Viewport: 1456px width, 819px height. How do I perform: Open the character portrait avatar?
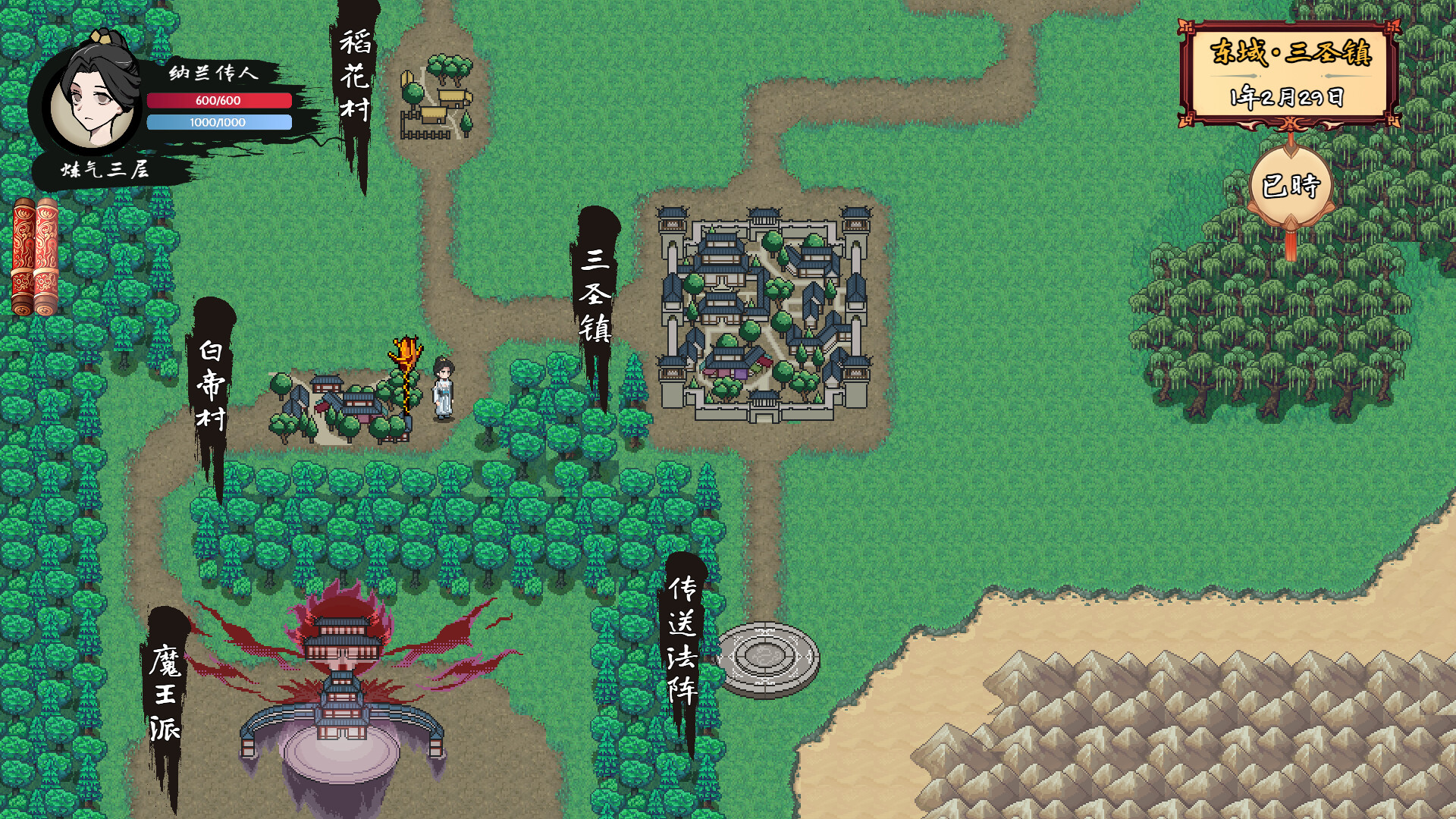pos(89,99)
